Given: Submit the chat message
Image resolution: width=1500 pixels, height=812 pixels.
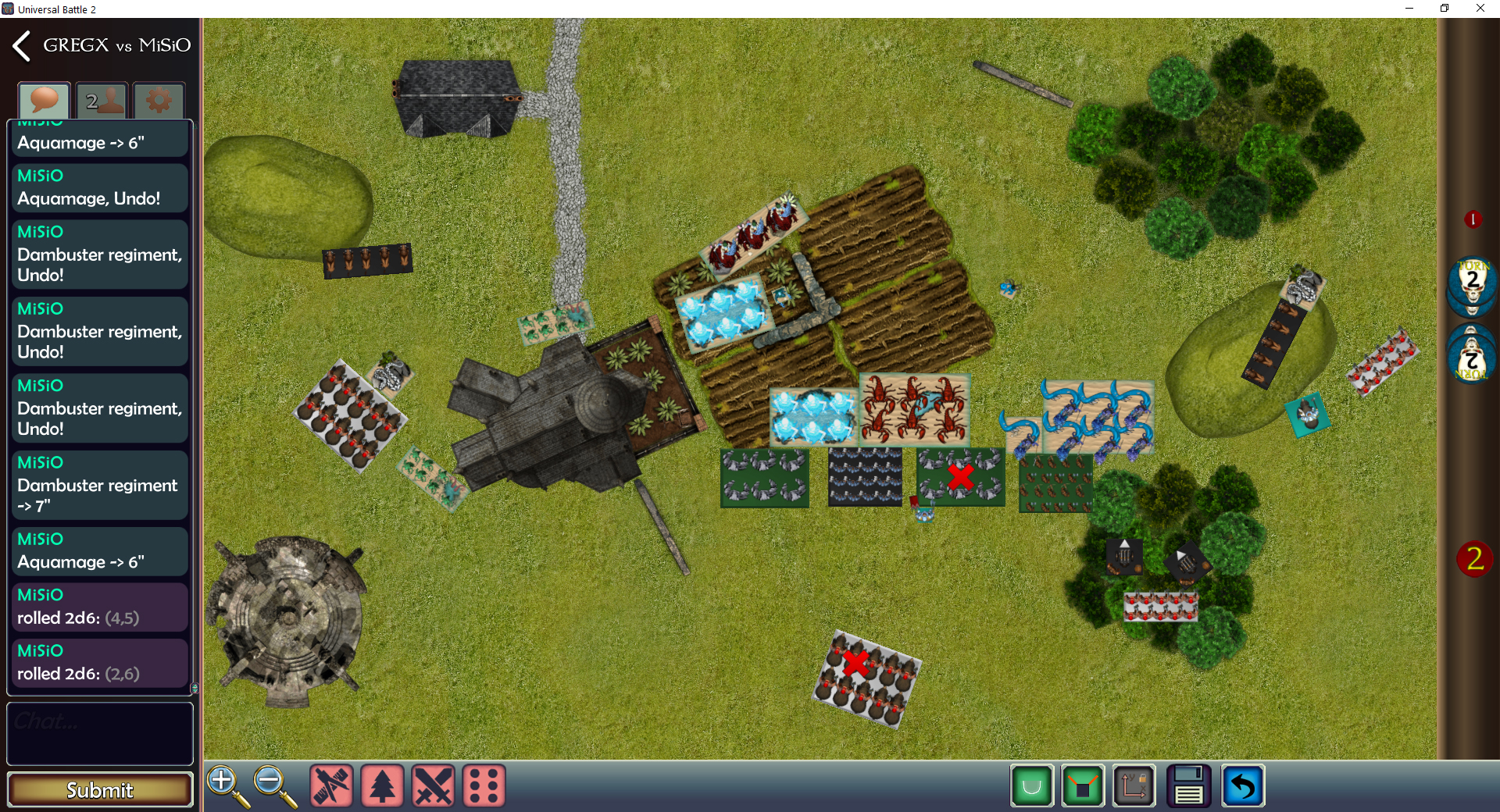Looking at the screenshot, I should pyautogui.click(x=100, y=789).
